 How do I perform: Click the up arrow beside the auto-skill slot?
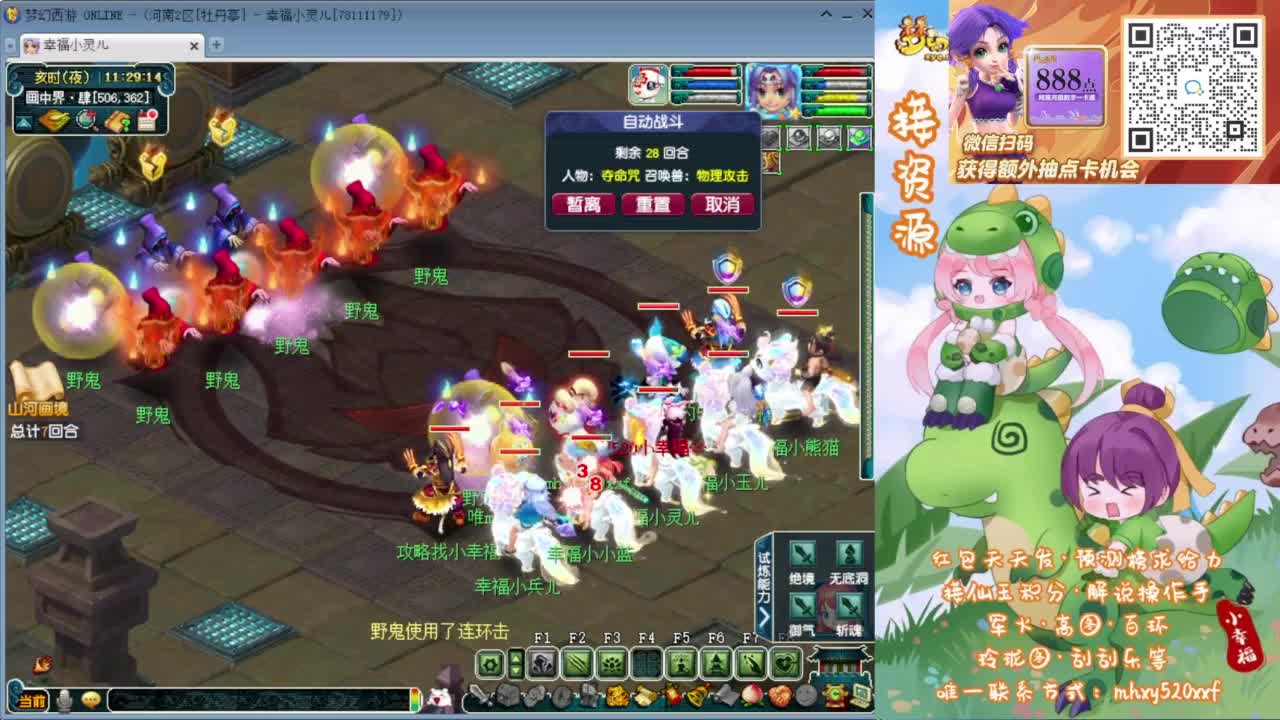point(517,658)
